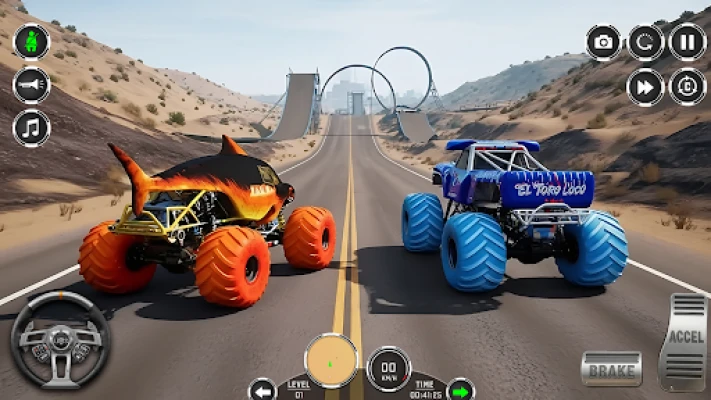The height and width of the screenshot is (400, 711).
Task: Click the green right arrow button
Action: pyautogui.click(x=460, y=389)
